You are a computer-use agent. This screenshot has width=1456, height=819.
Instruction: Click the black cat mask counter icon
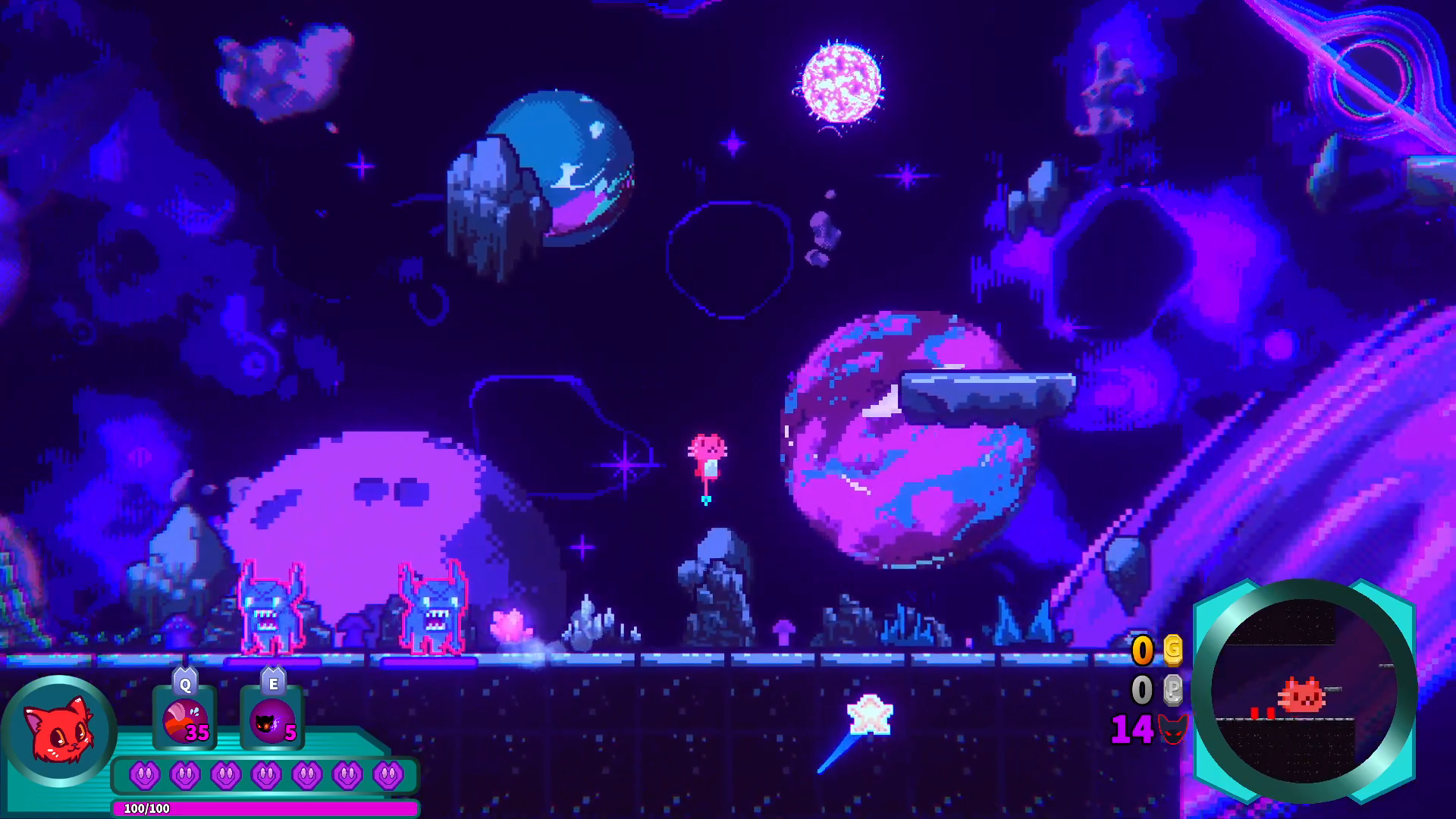click(1172, 730)
